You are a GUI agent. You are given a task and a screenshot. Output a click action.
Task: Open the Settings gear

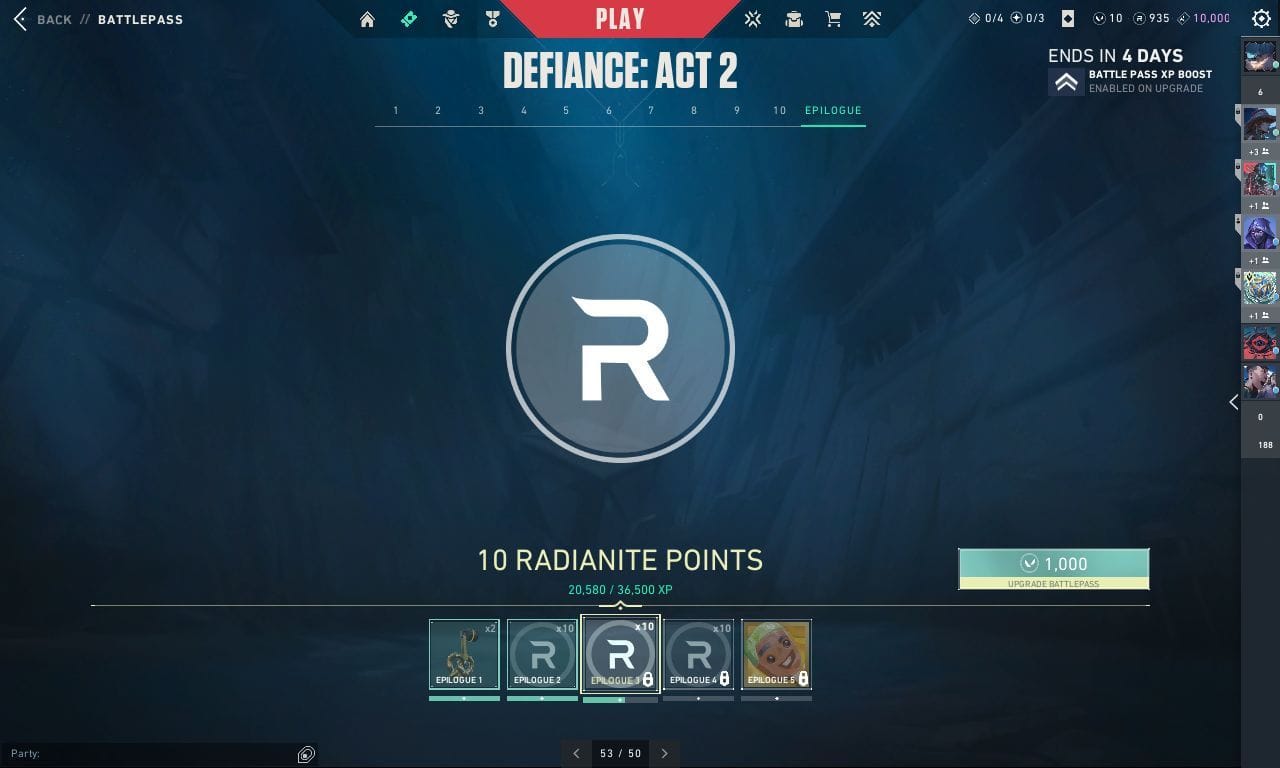point(1261,18)
